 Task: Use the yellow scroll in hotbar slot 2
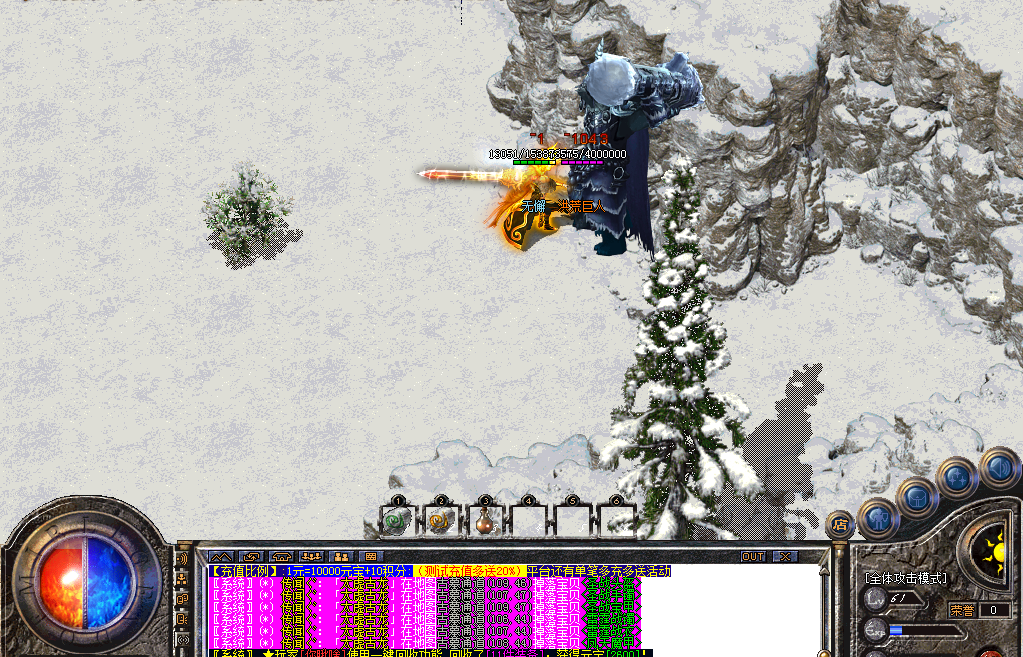[441, 520]
